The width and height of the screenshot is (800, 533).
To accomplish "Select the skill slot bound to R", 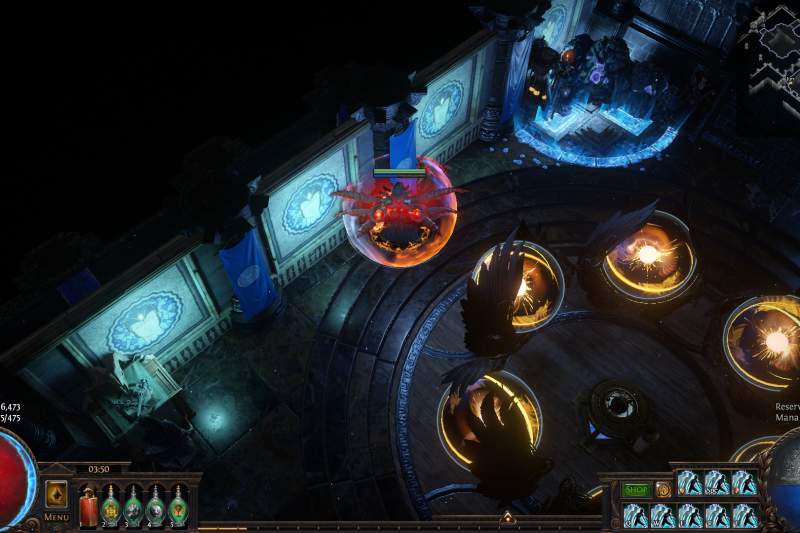I will coord(717,516).
